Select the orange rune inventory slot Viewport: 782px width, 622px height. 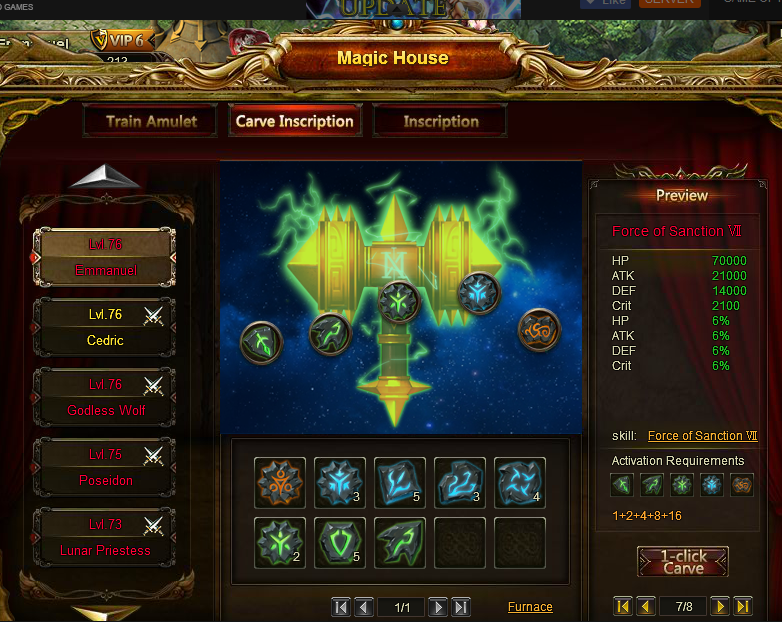pos(280,483)
